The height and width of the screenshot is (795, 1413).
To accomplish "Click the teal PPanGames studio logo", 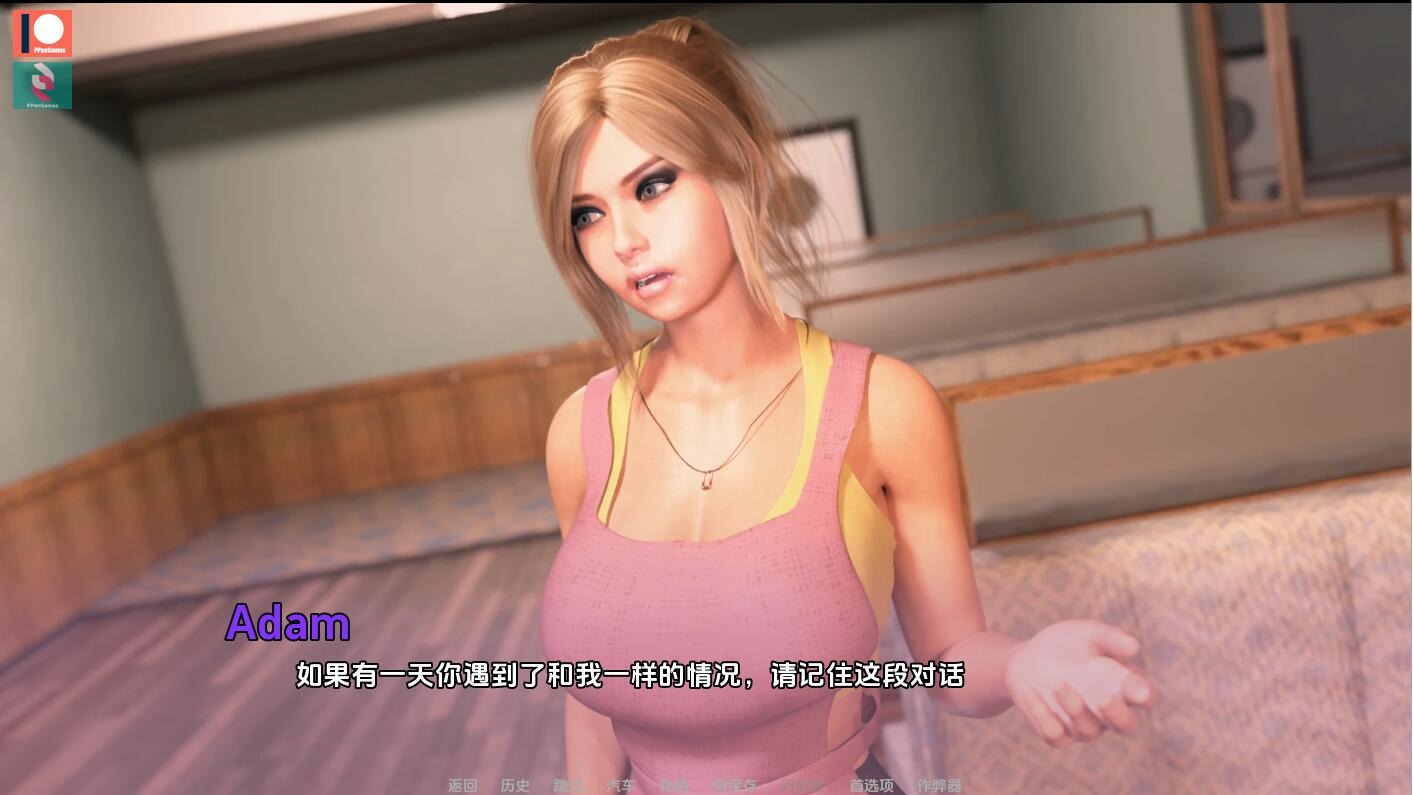I will 43,86.
